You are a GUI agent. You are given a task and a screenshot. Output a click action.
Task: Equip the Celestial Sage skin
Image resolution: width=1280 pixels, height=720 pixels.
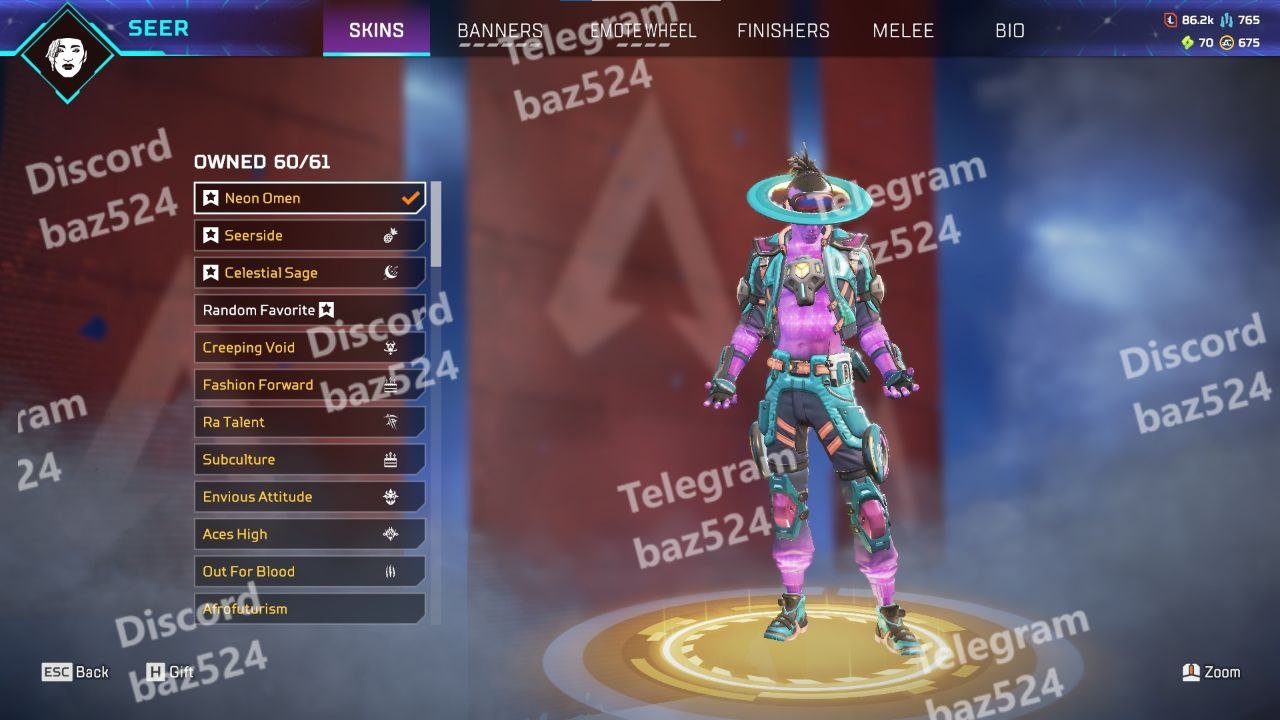pyautogui.click(x=309, y=273)
